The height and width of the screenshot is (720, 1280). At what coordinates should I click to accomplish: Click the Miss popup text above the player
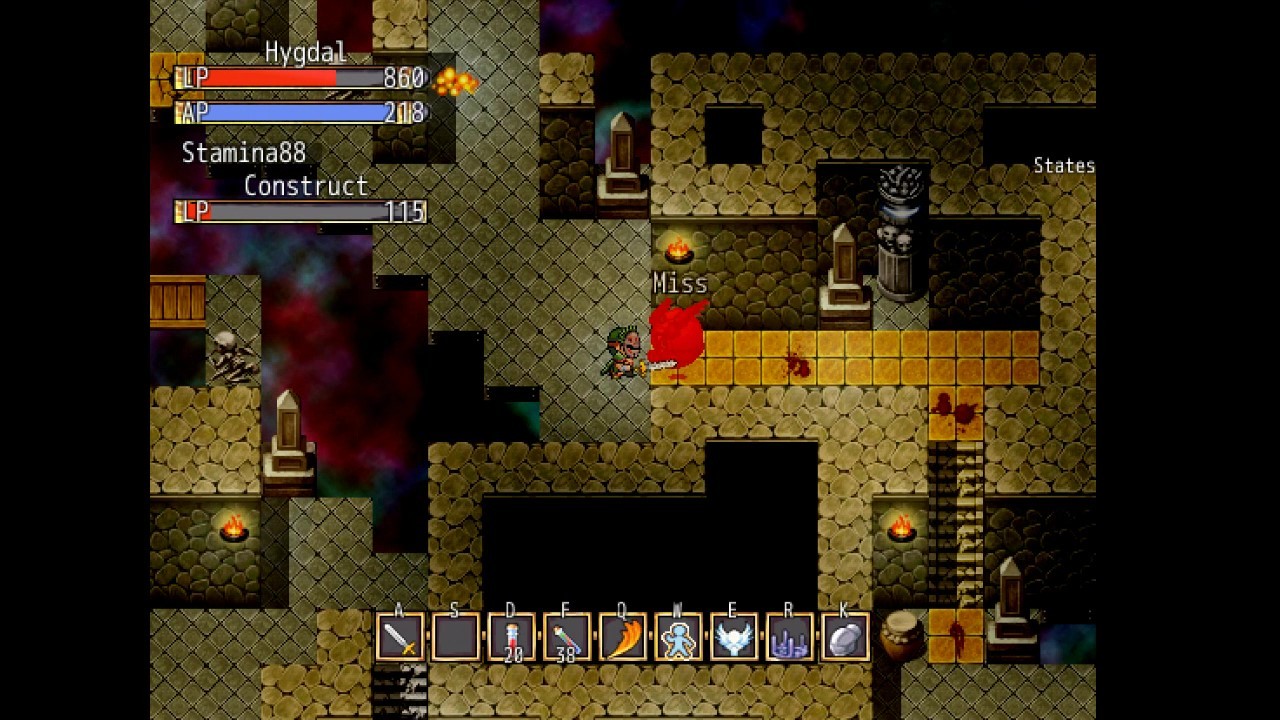point(681,283)
